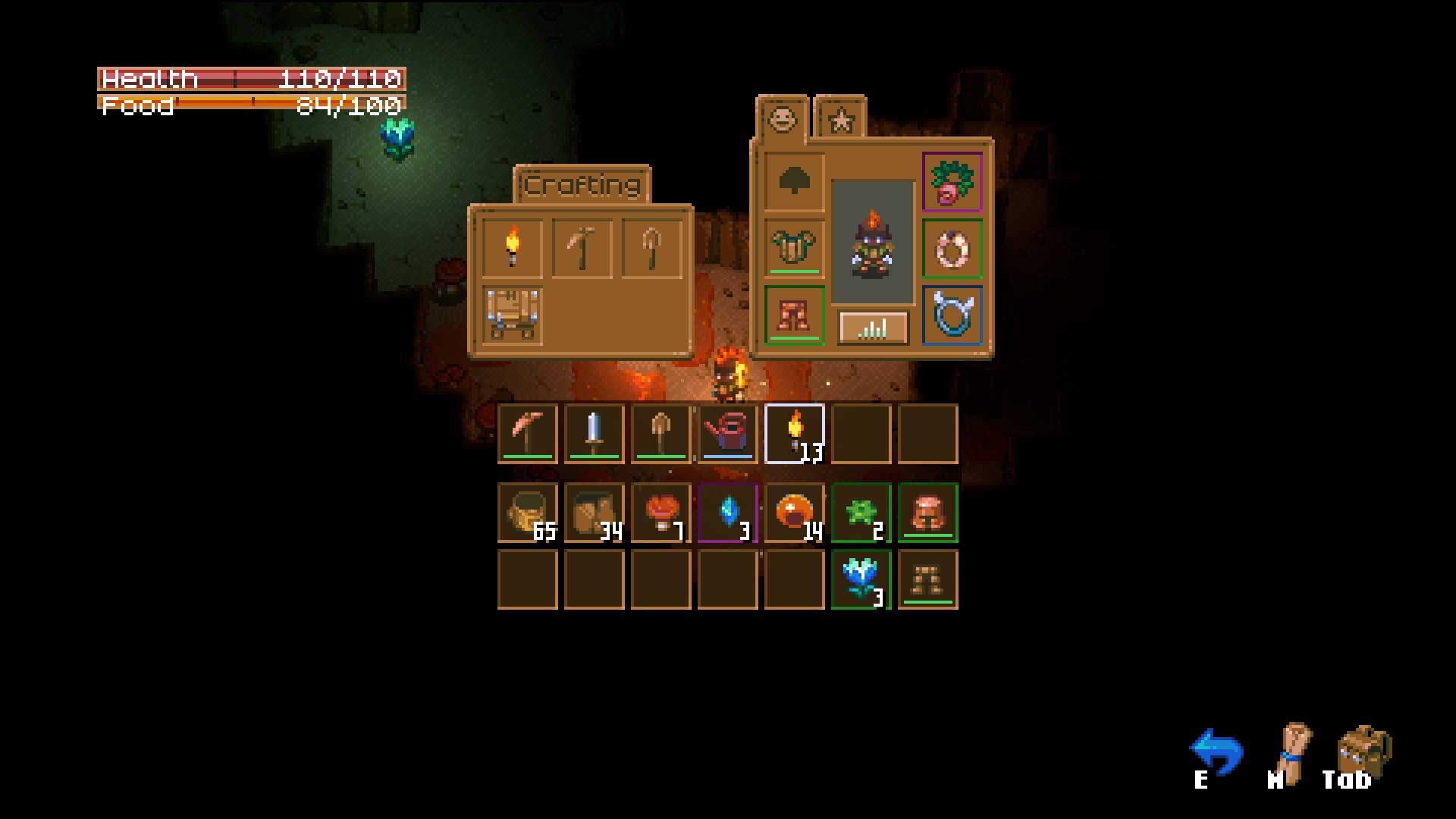1456x819 pixels.
Task: Click the equipped blue ring slot
Action: (x=952, y=316)
